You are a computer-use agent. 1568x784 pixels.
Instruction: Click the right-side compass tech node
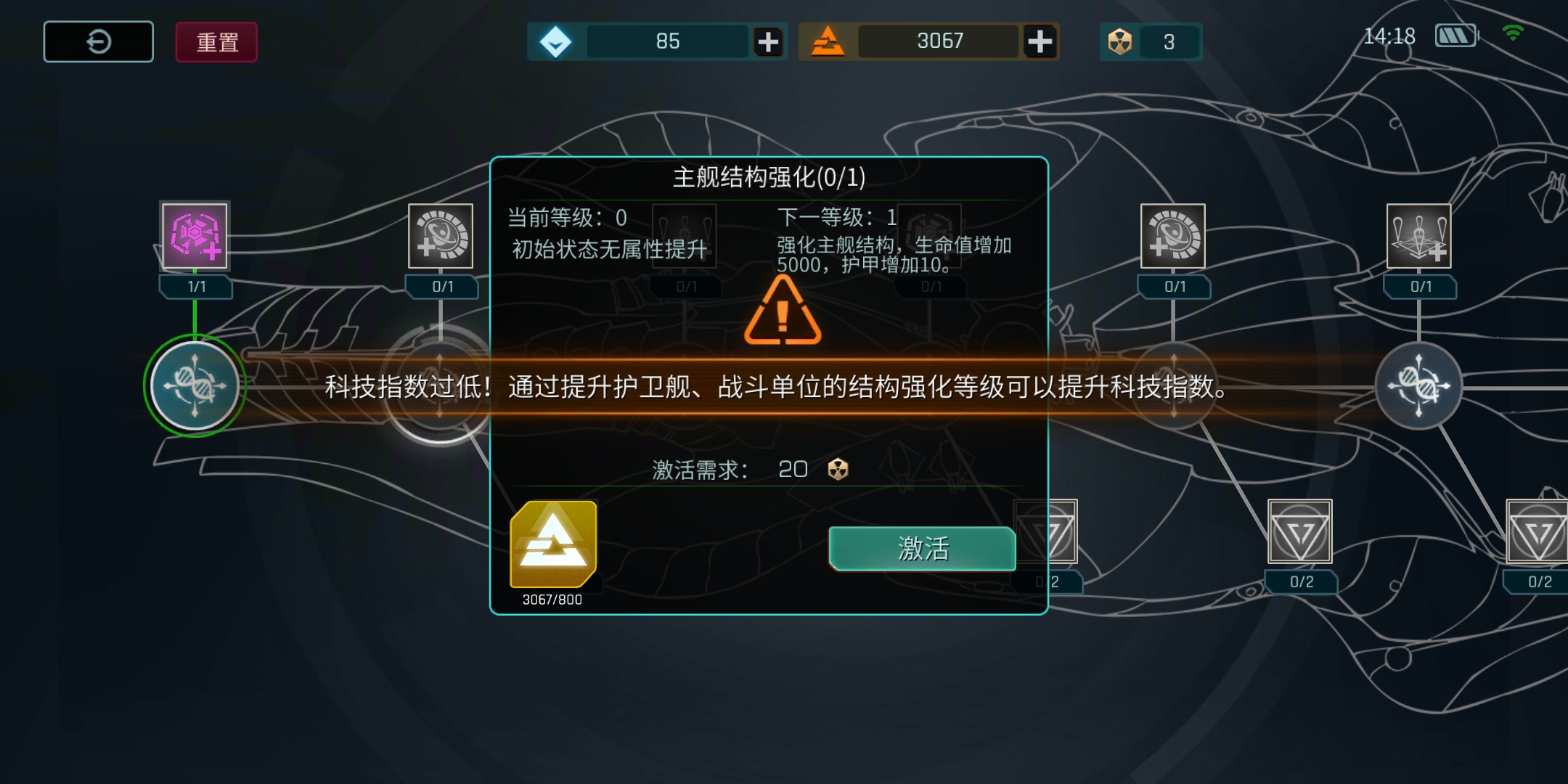coord(1419,387)
